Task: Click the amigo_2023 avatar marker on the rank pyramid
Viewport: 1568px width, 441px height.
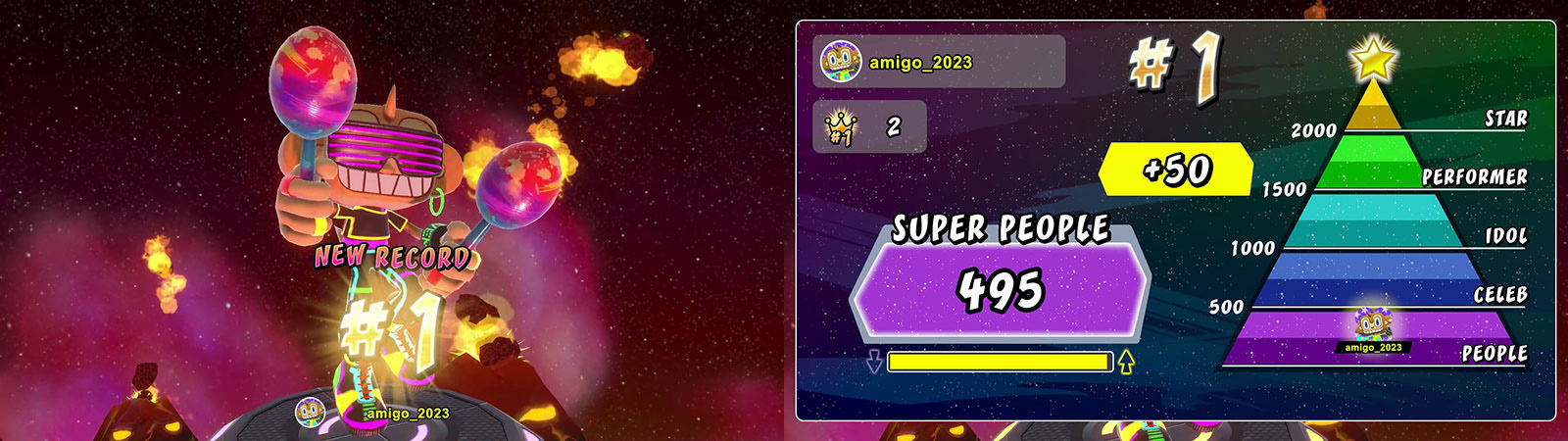Action: [1371, 327]
